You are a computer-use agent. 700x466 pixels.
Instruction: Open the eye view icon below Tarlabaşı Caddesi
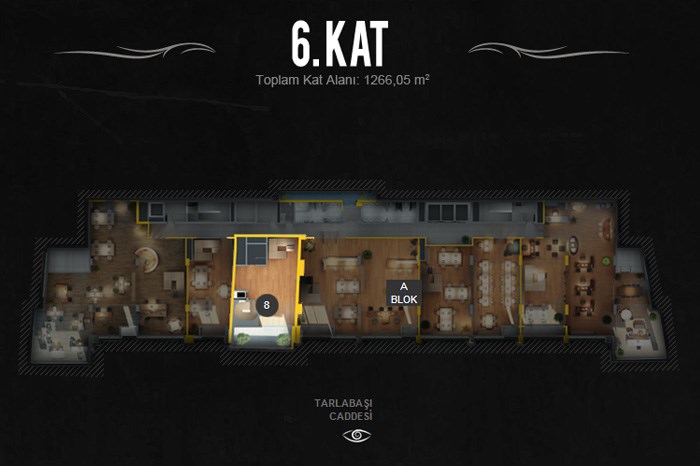pos(357,435)
